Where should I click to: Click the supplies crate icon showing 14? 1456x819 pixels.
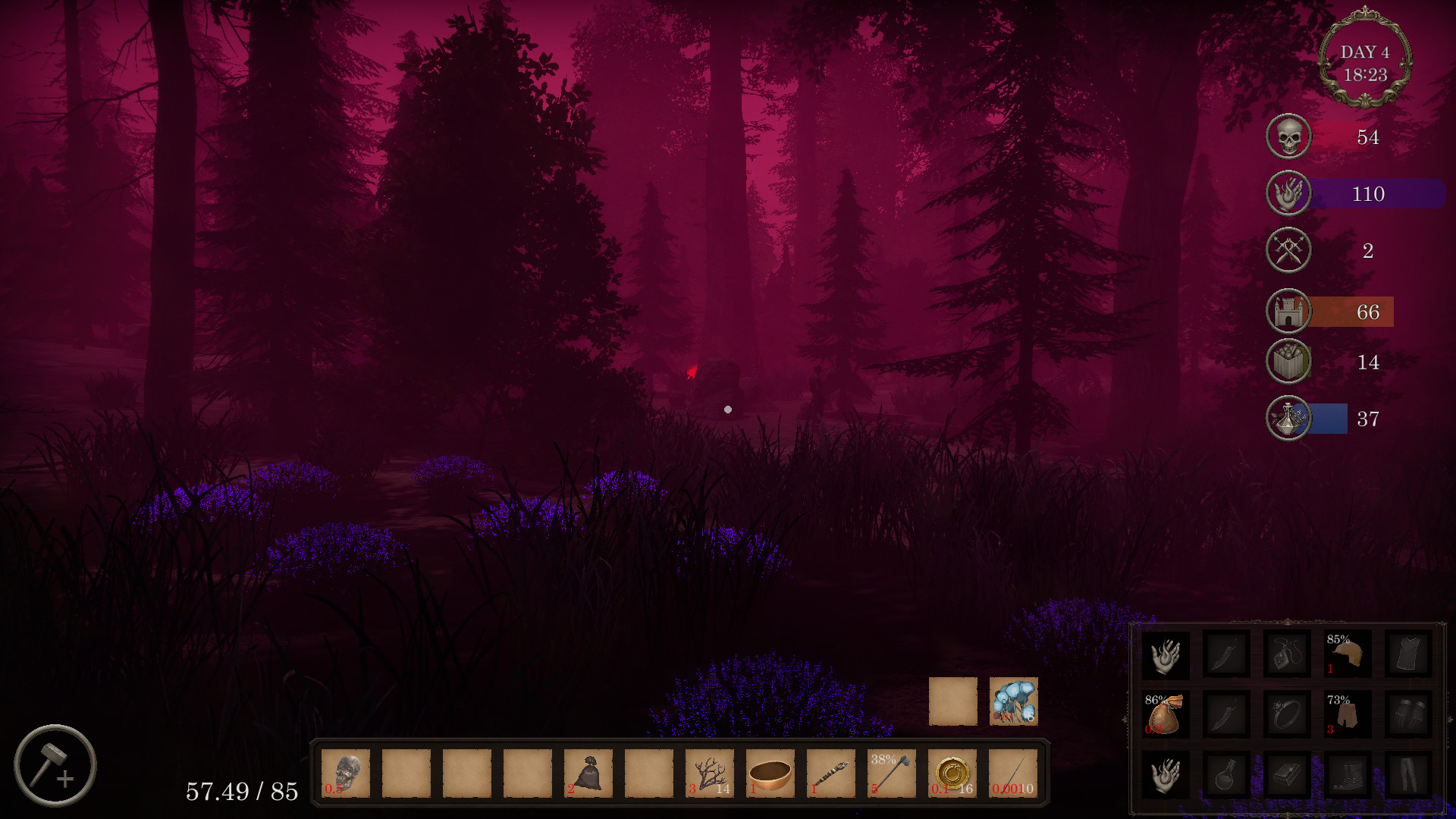click(1287, 362)
